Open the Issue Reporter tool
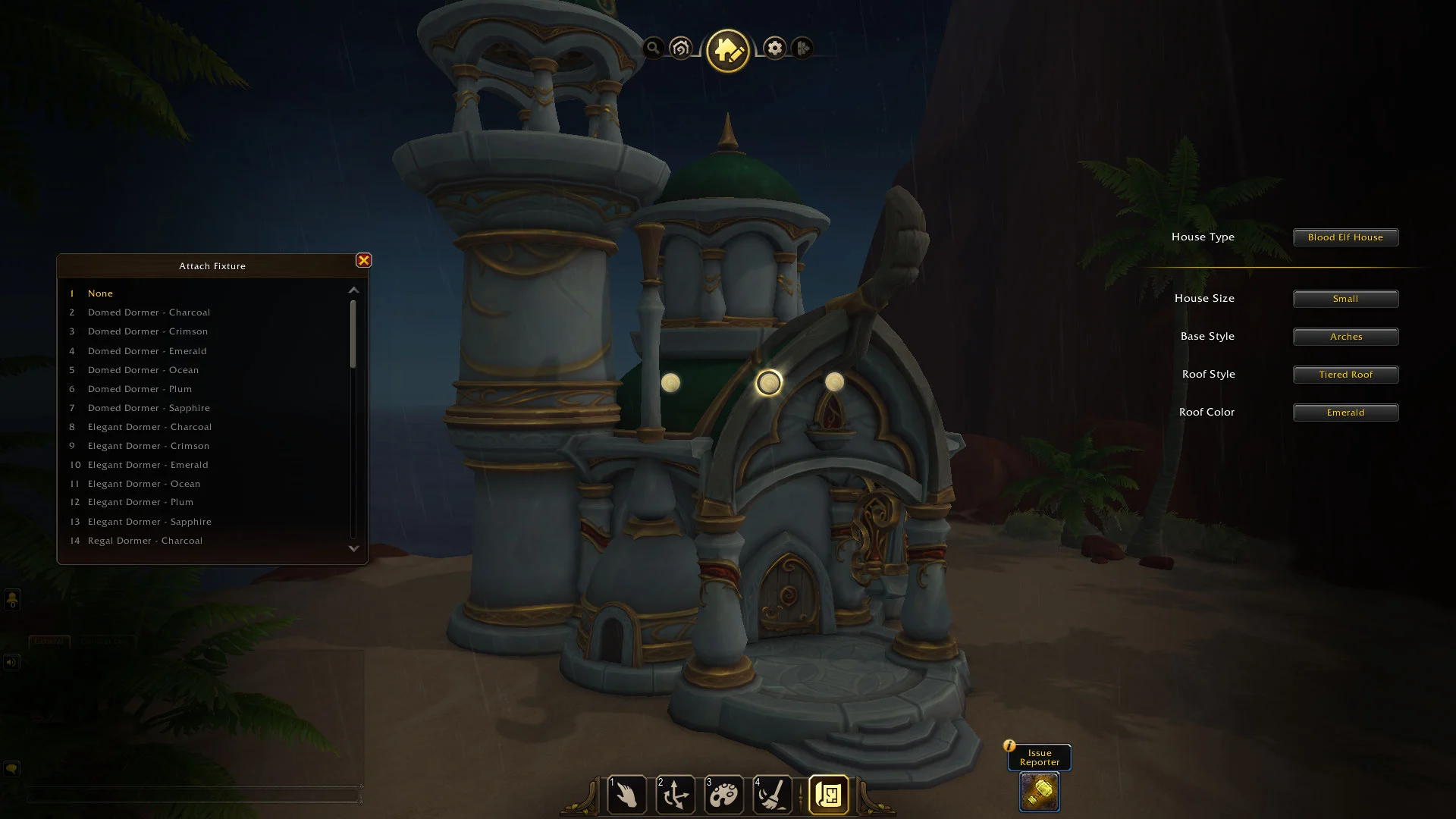Viewport: 1456px width, 819px height. tap(1039, 792)
